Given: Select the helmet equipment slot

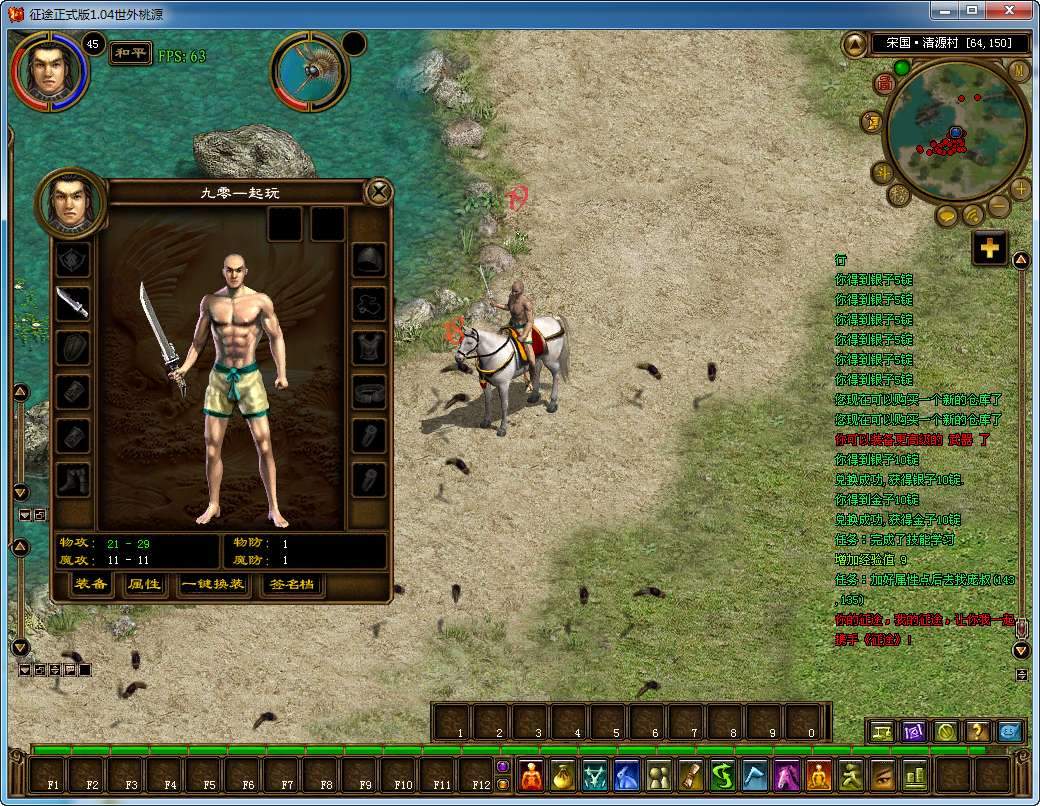Looking at the screenshot, I should pyautogui.click(x=369, y=260).
